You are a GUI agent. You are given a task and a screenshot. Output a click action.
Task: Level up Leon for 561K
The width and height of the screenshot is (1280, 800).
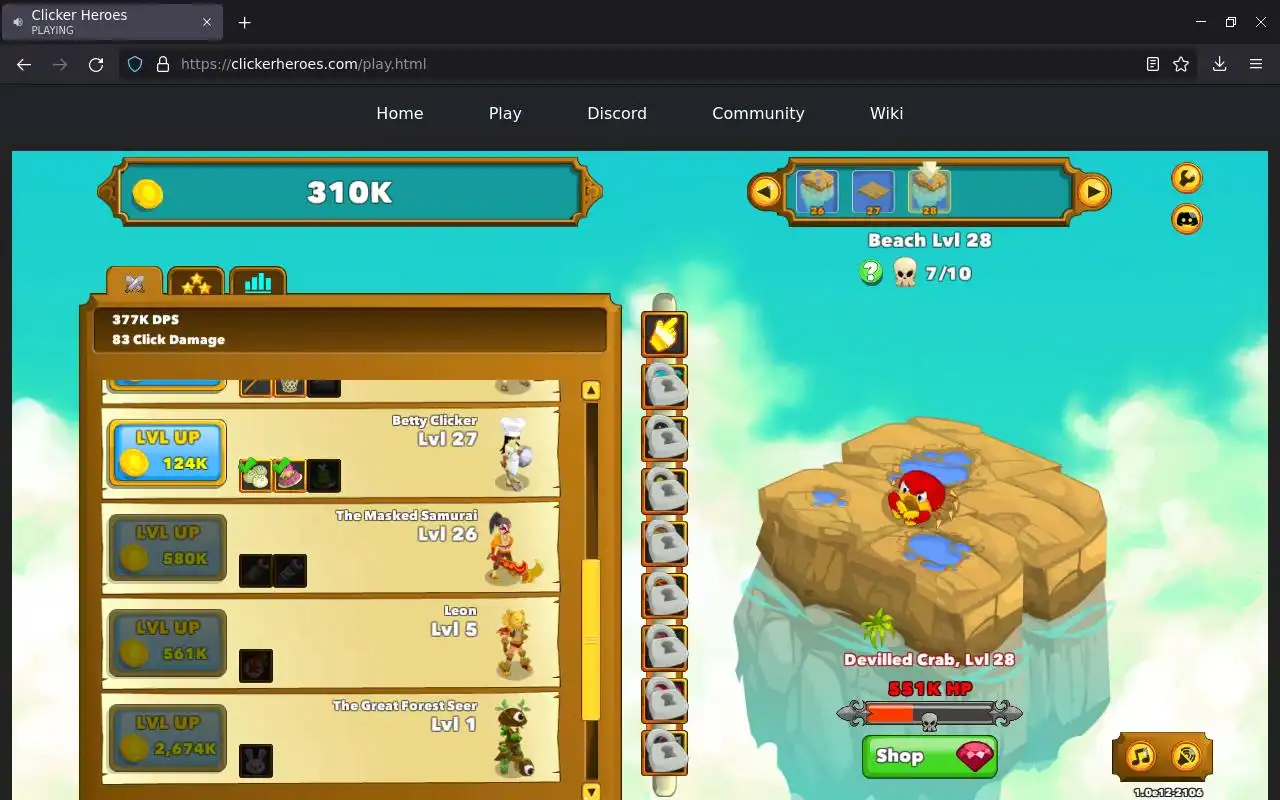coord(167,642)
